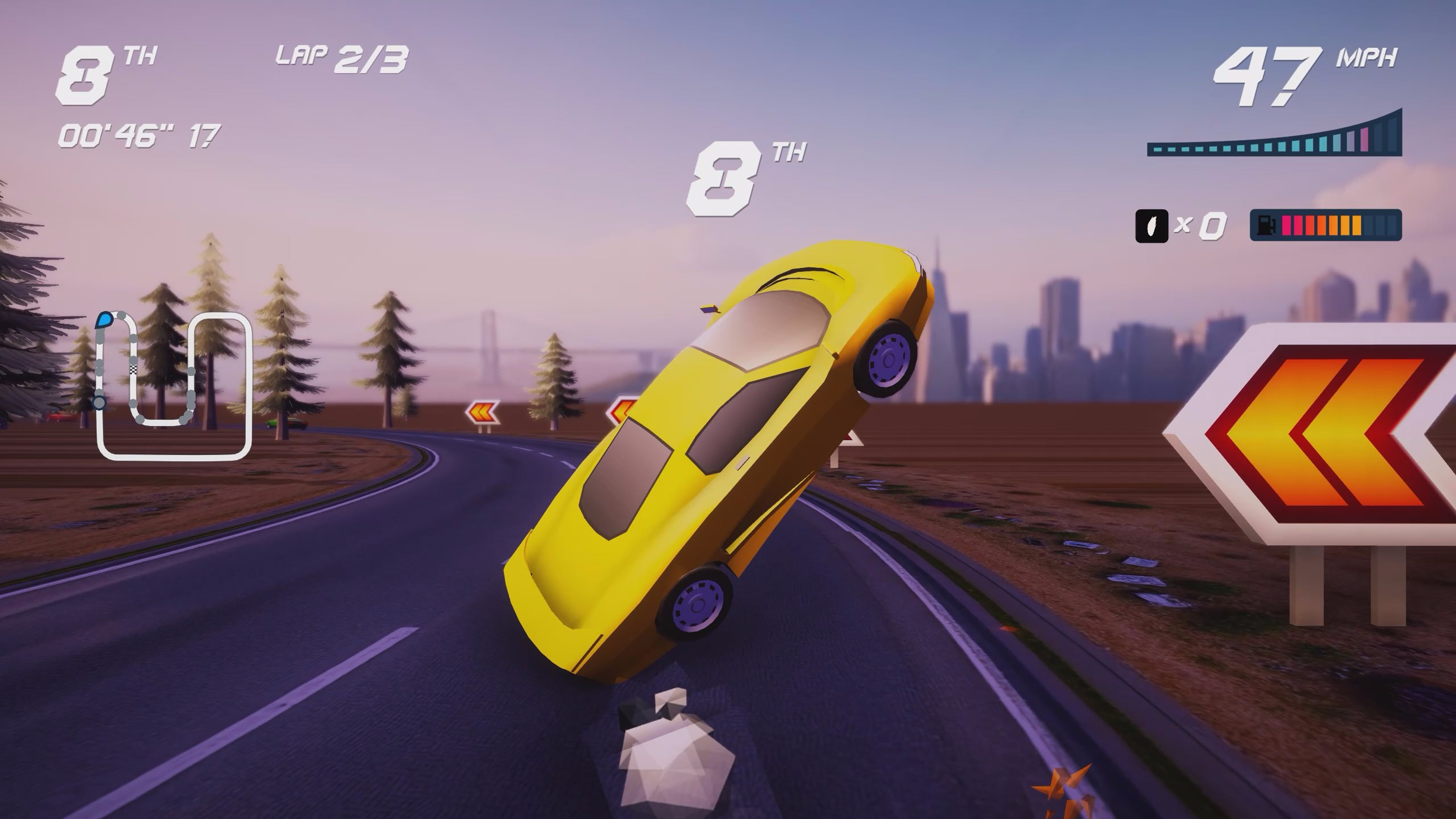
Task: Click the dark circular checkpoint on the minimap's left side
Action: (x=99, y=402)
